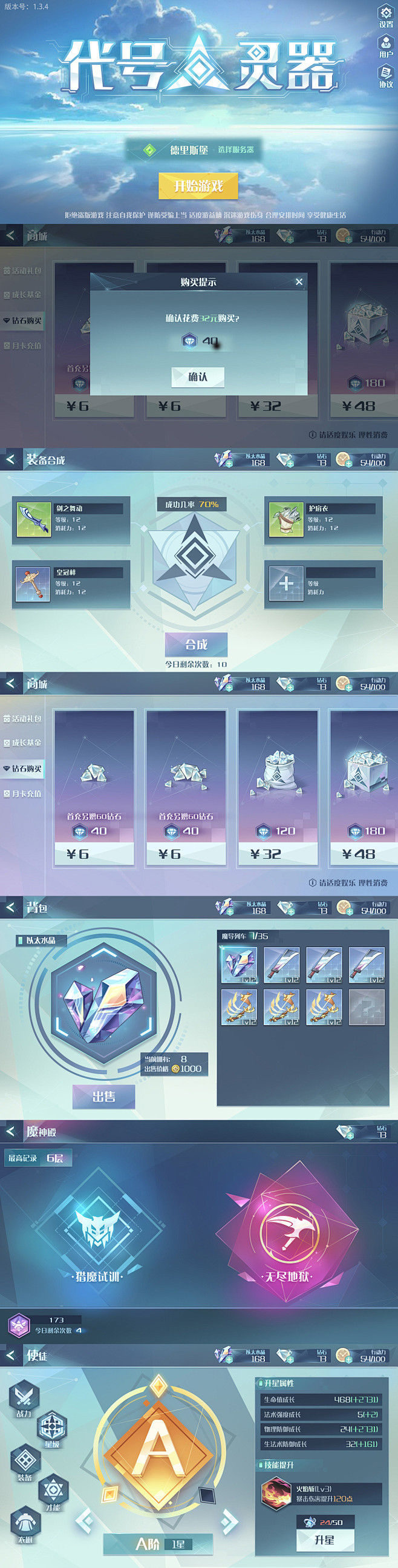This screenshot has height=1568, width=398.
Task: Open the 战力 crossed-swords icon
Action: (x=24, y=1398)
